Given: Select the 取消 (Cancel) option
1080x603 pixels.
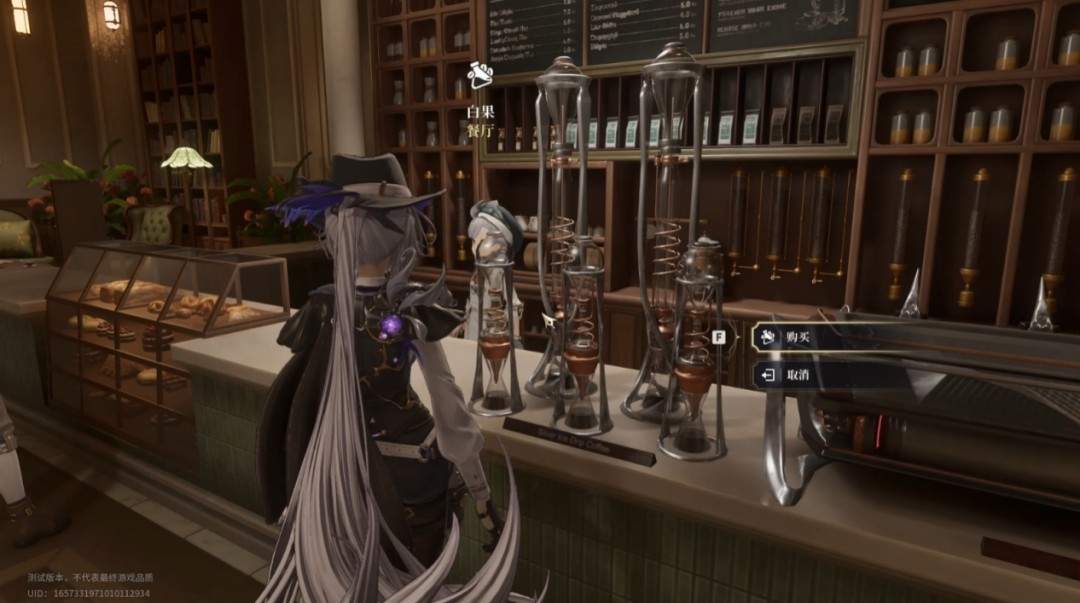Looking at the screenshot, I should [x=797, y=375].
